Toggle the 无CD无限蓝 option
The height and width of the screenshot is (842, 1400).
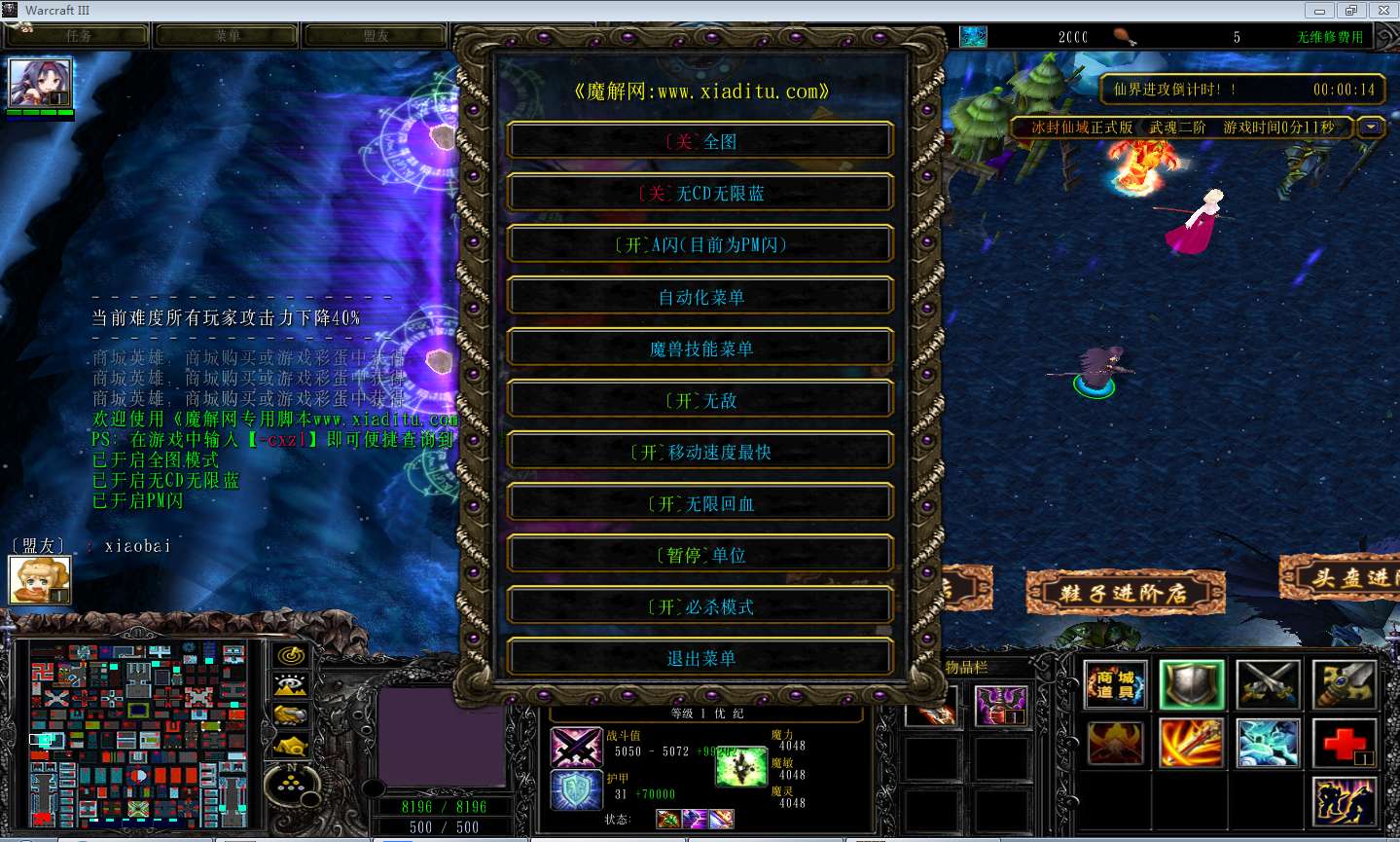pyautogui.click(x=700, y=193)
